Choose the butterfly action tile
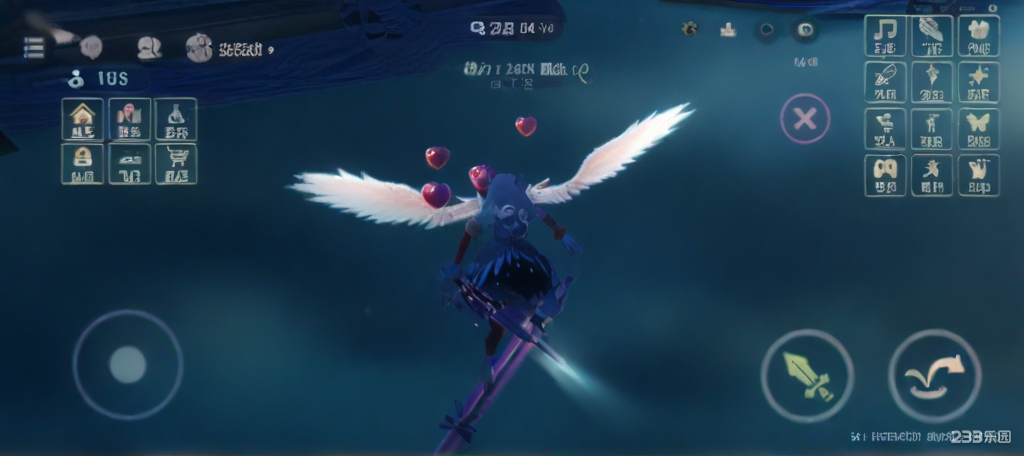 point(978,129)
